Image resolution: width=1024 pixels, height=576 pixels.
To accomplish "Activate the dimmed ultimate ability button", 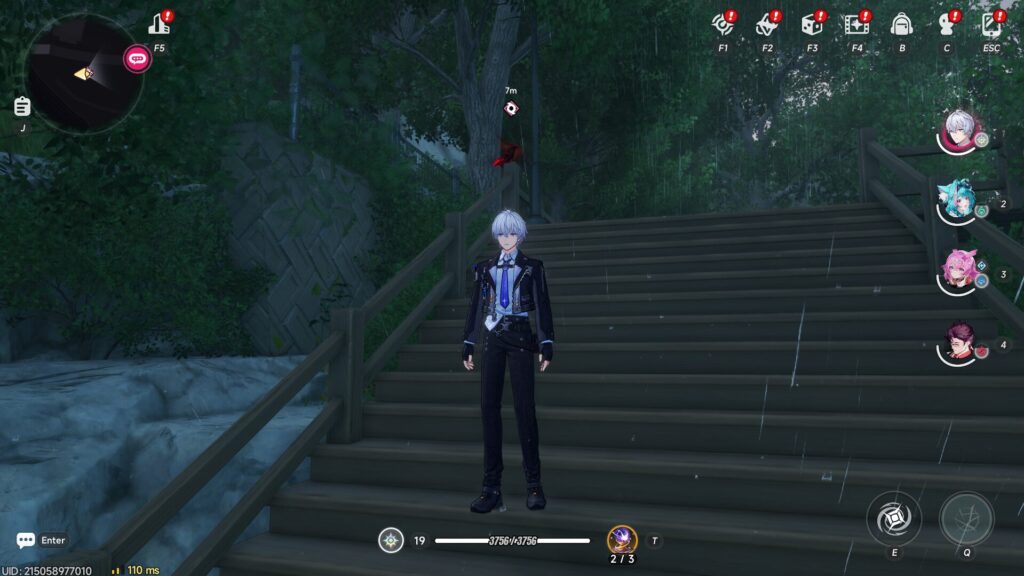I will point(967,518).
